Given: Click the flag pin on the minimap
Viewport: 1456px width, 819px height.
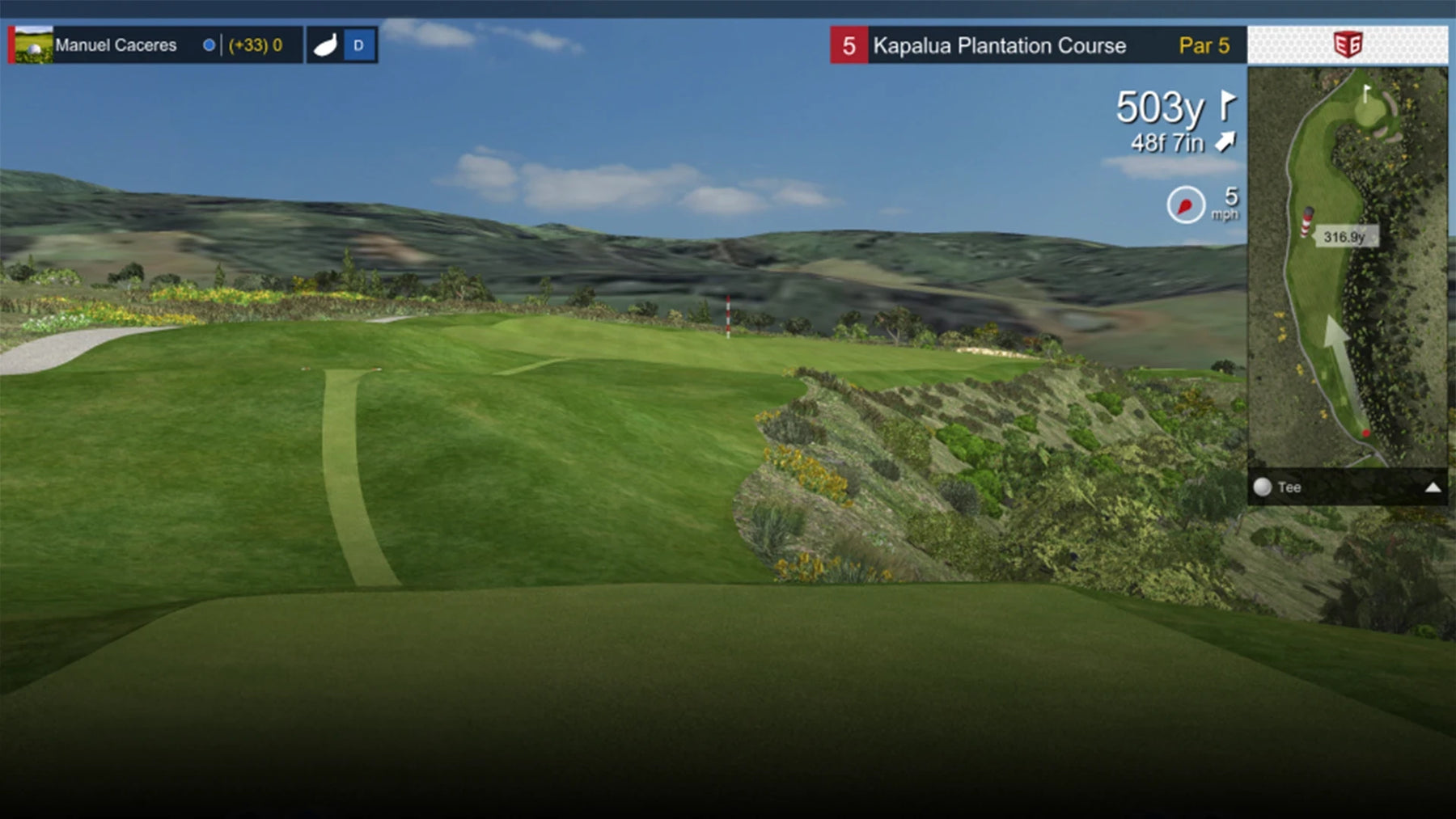Looking at the screenshot, I should coord(1366,94).
